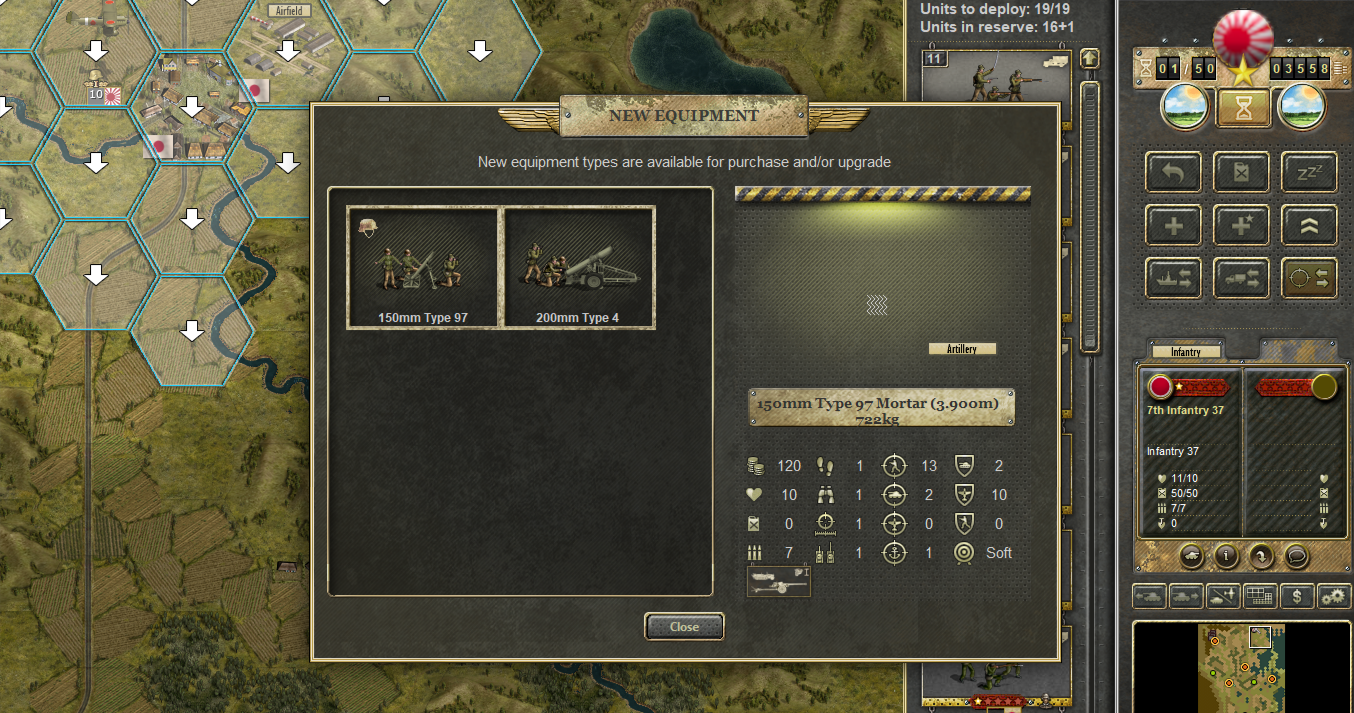Click the ship embark toggle button
The width and height of the screenshot is (1354, 713).
click(x=1174, y=278)
